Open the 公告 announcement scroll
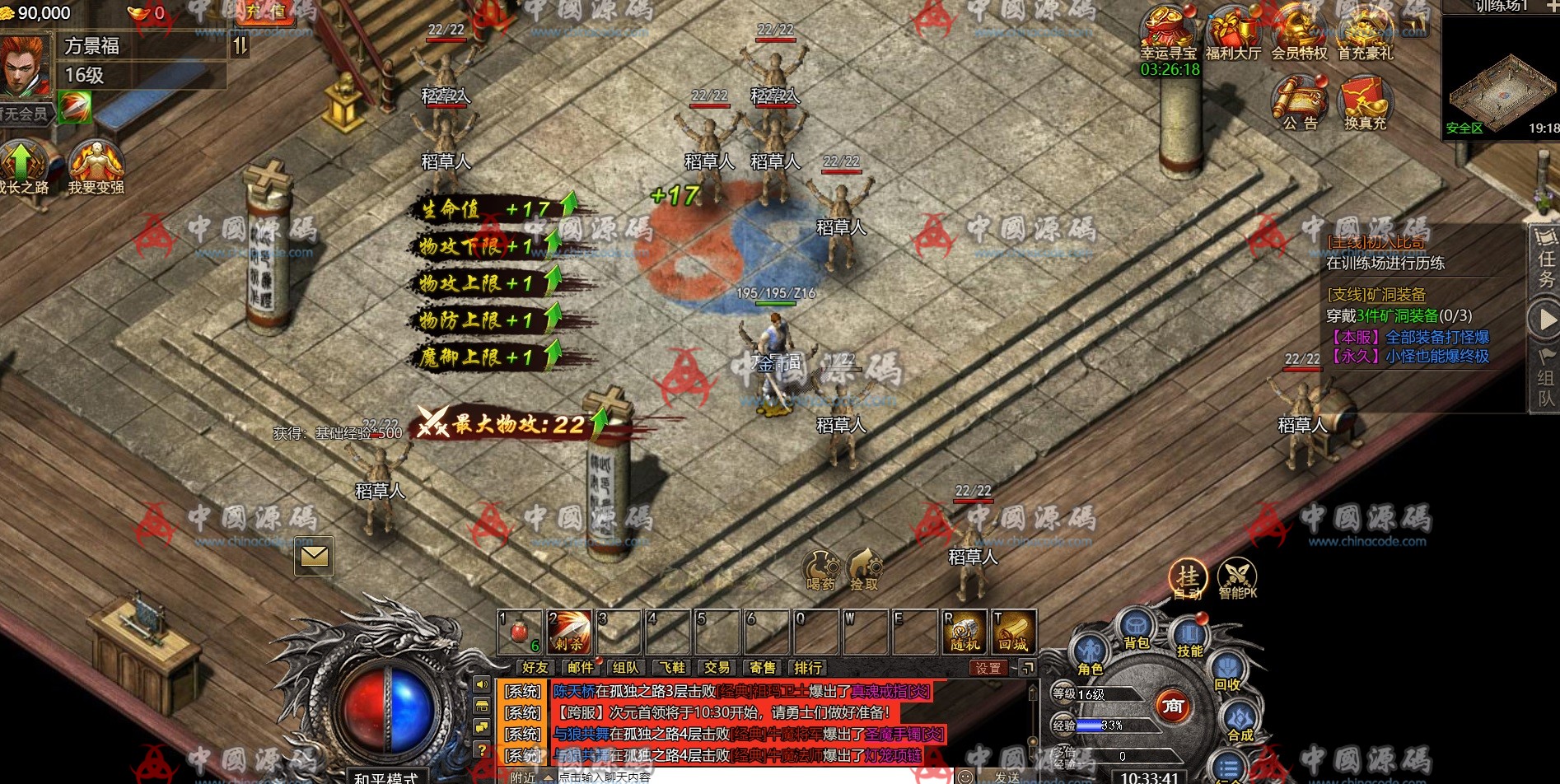The width and height of the screenshot is (1560, 784). click(x=1300, y=102)
